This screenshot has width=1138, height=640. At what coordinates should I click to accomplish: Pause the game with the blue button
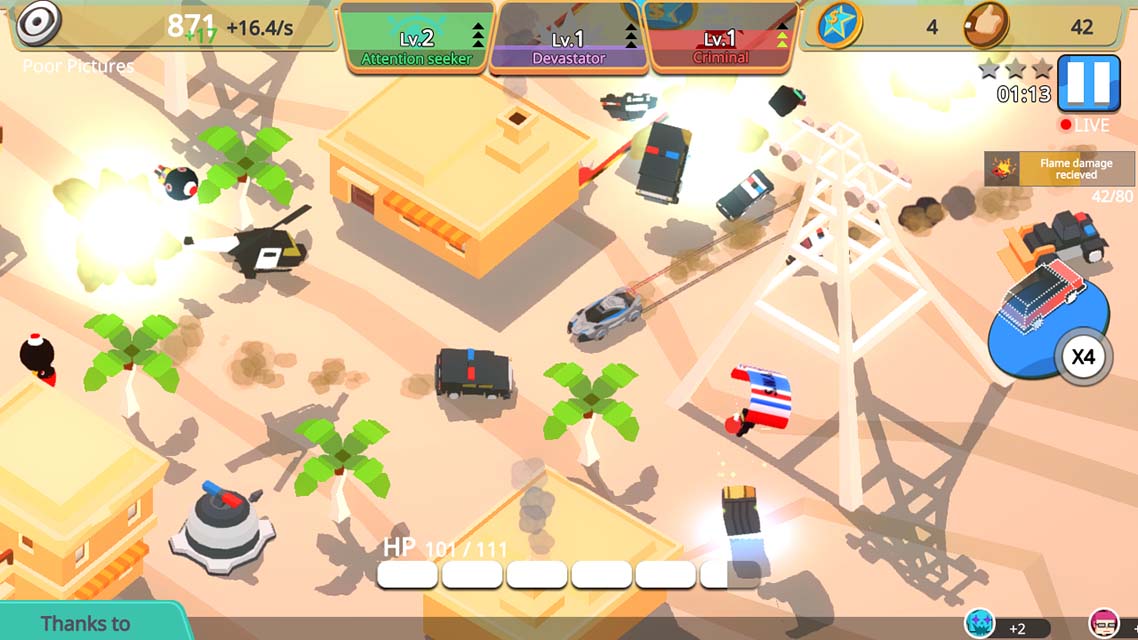tap(1088, 82)
